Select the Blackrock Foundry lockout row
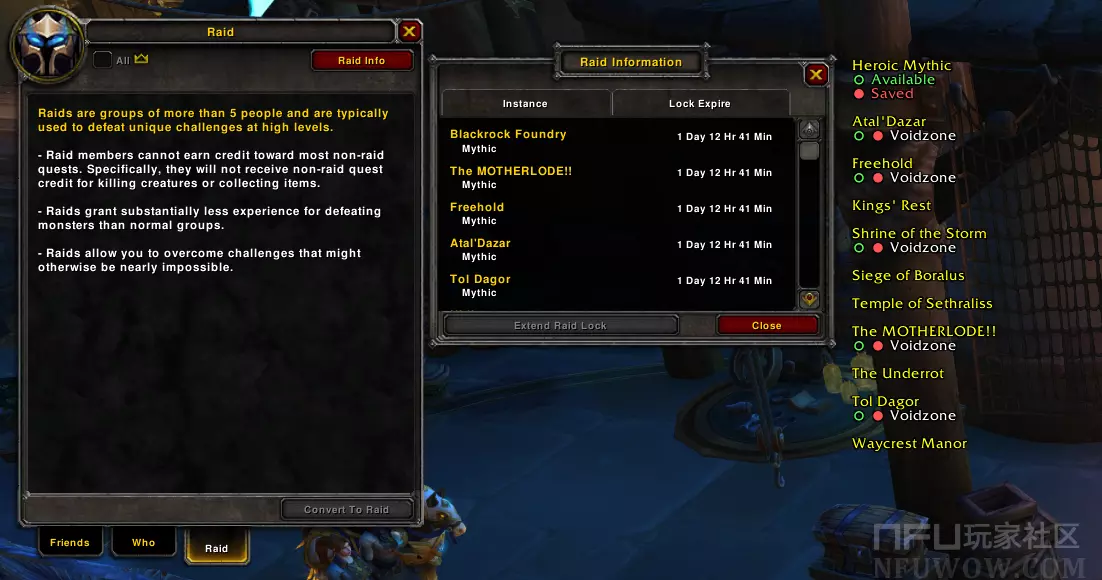Viewport: 1102px width, 580px height. click(x=615, y=141)
